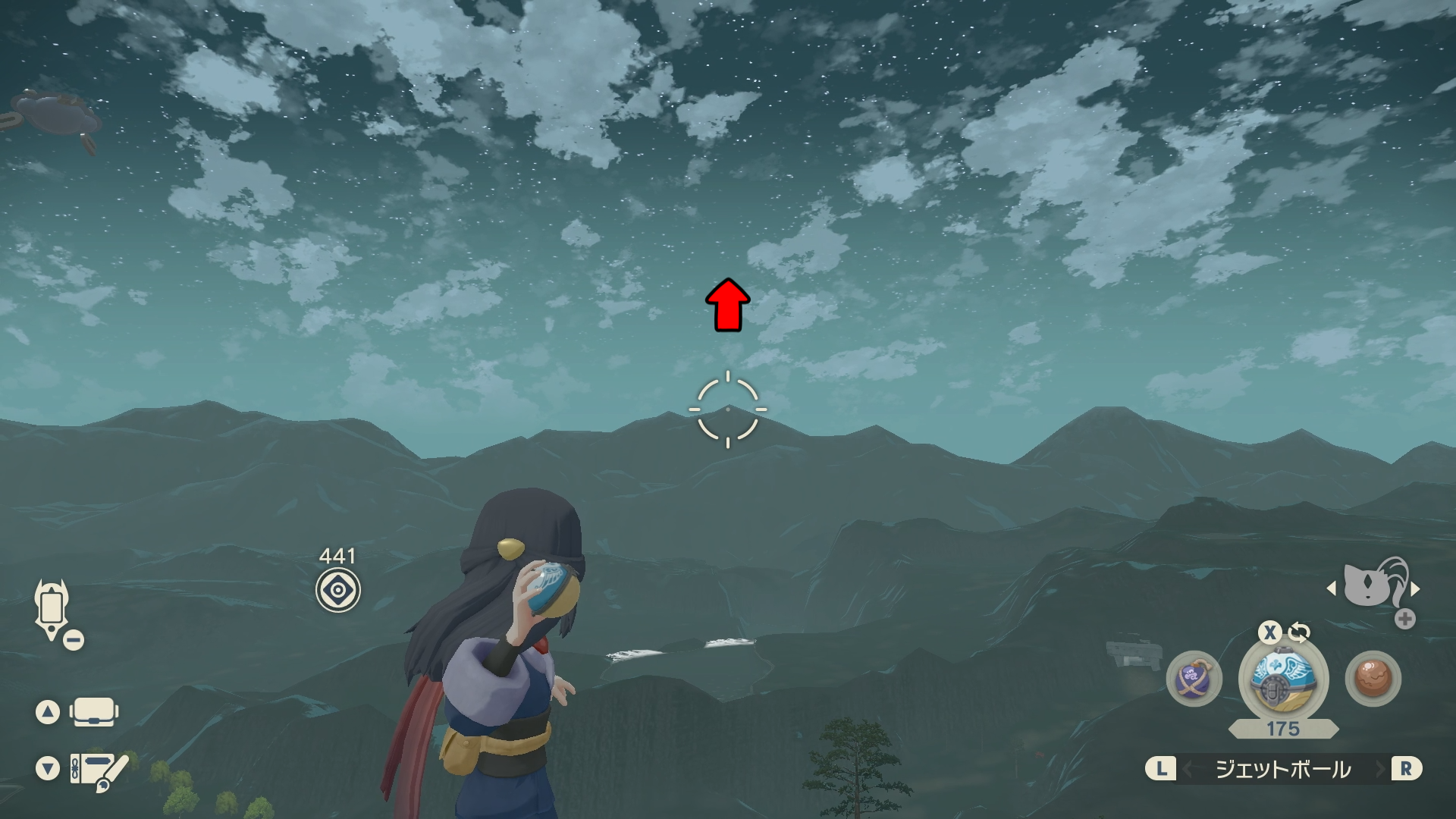Toggle the swap icon above the Jet Ball

point(1299,632)
